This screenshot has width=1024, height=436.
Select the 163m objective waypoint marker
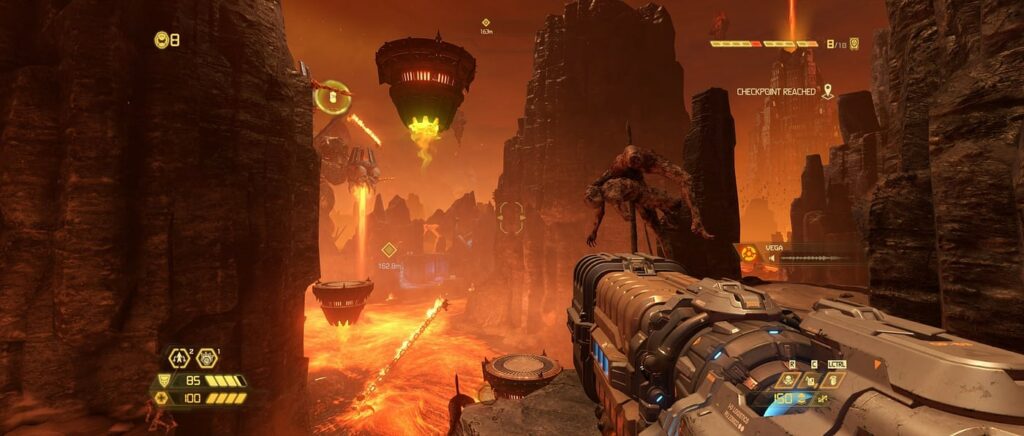(x=486, y=22)
